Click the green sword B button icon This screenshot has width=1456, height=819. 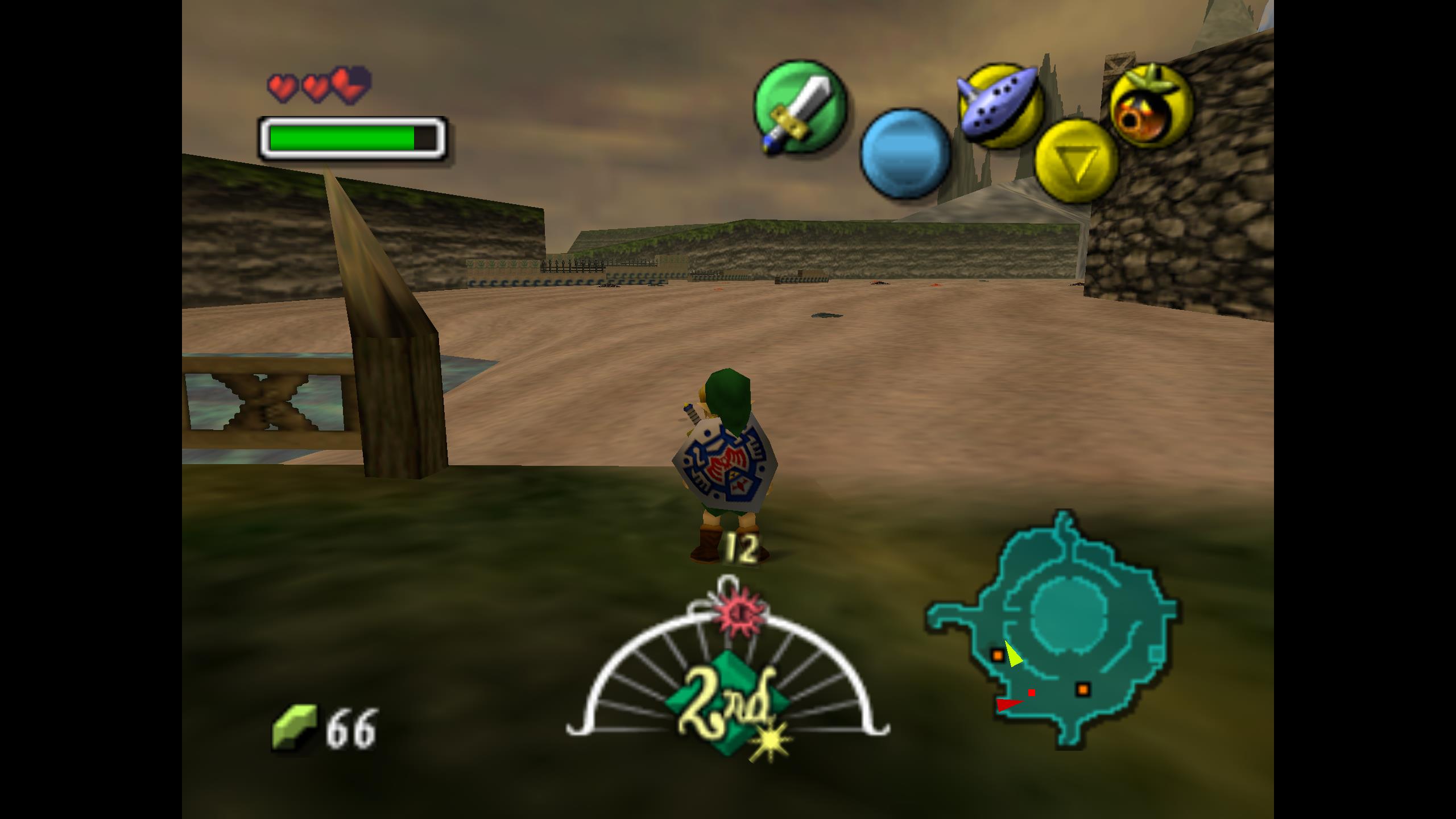coord(800,107)
